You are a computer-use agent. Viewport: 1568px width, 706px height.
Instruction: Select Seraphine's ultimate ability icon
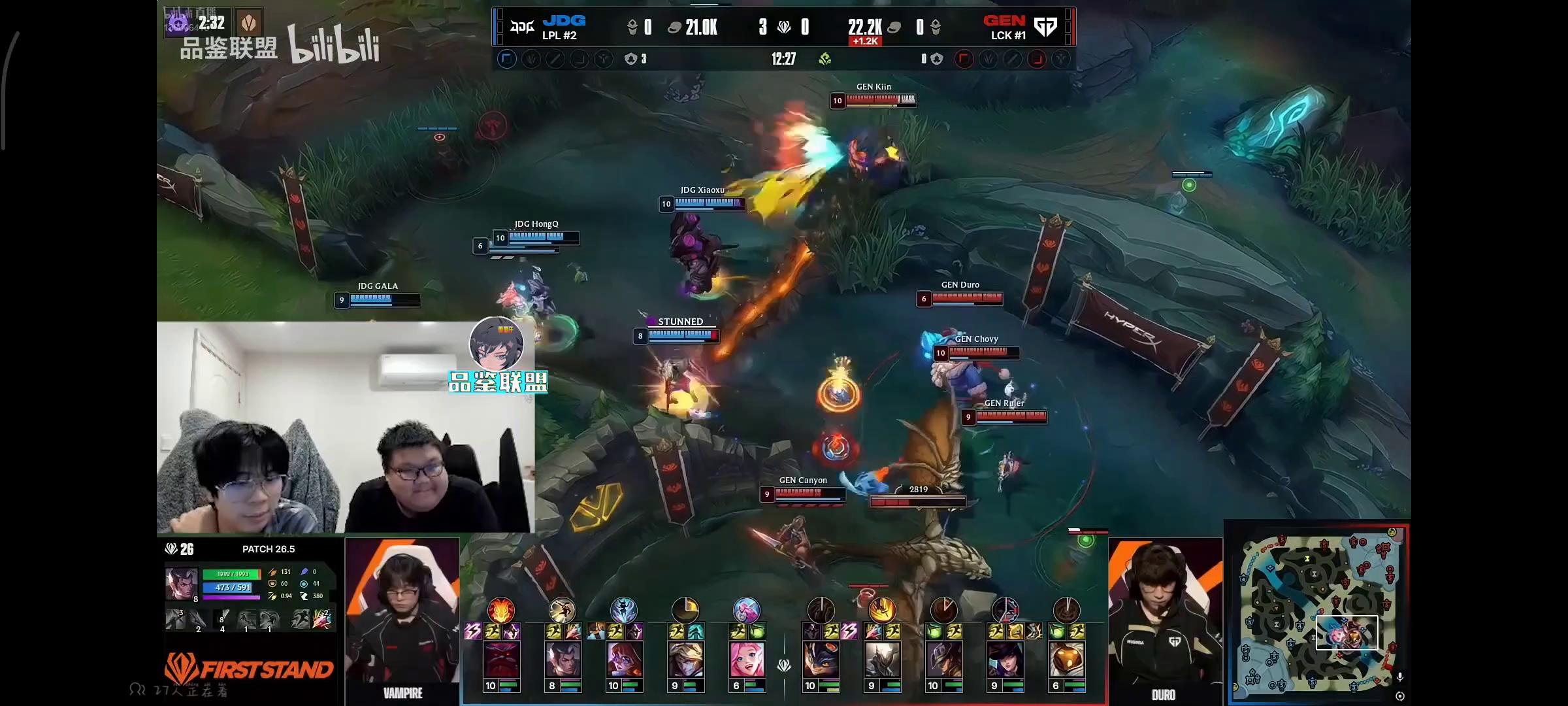pos(747,611)
